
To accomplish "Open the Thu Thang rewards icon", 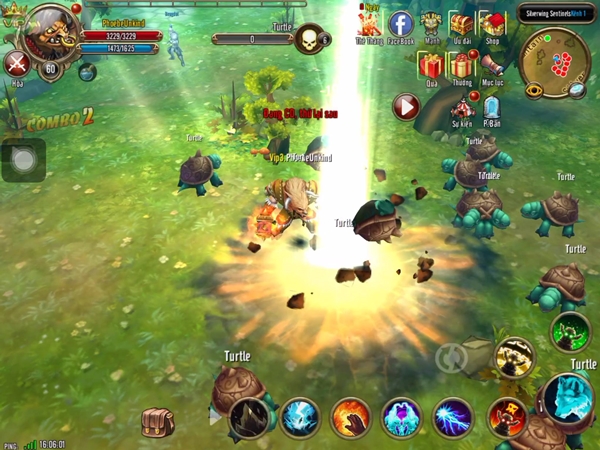I will click(368, 24).
